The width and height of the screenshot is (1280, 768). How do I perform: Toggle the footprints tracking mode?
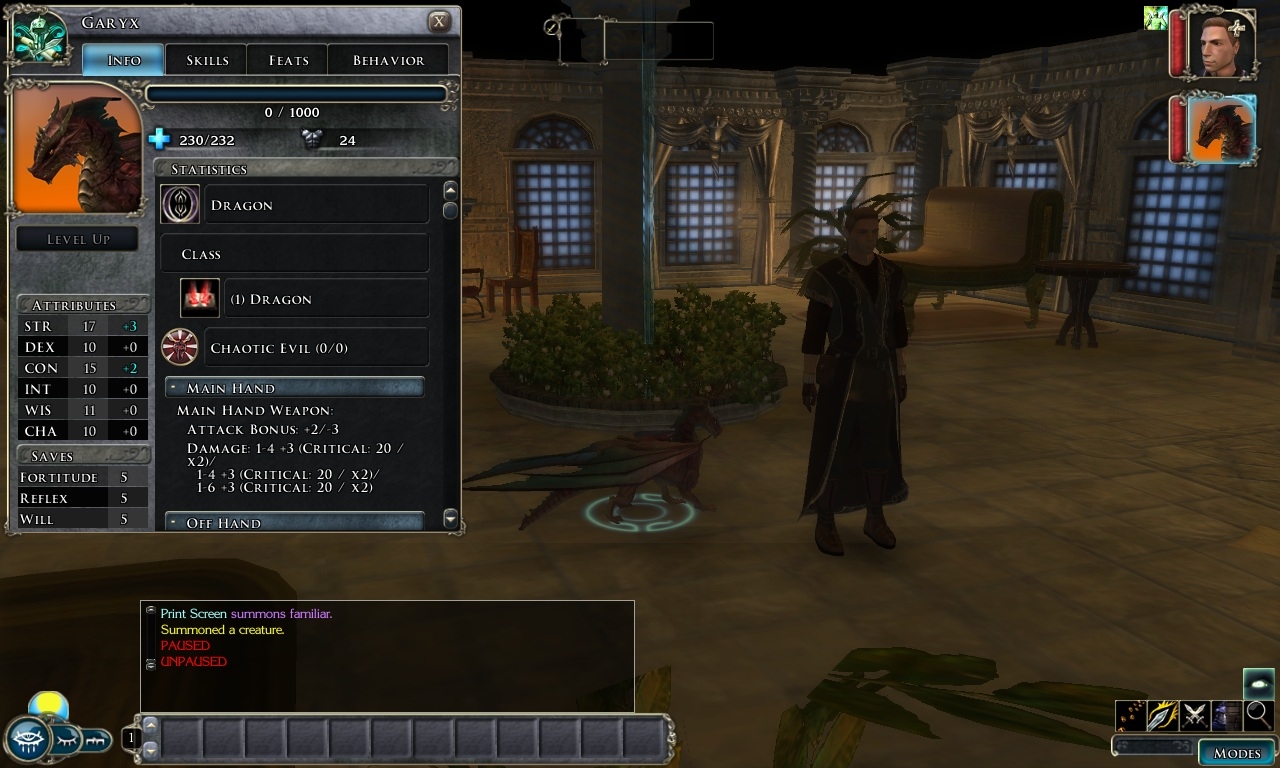[x=1130, y=715]
